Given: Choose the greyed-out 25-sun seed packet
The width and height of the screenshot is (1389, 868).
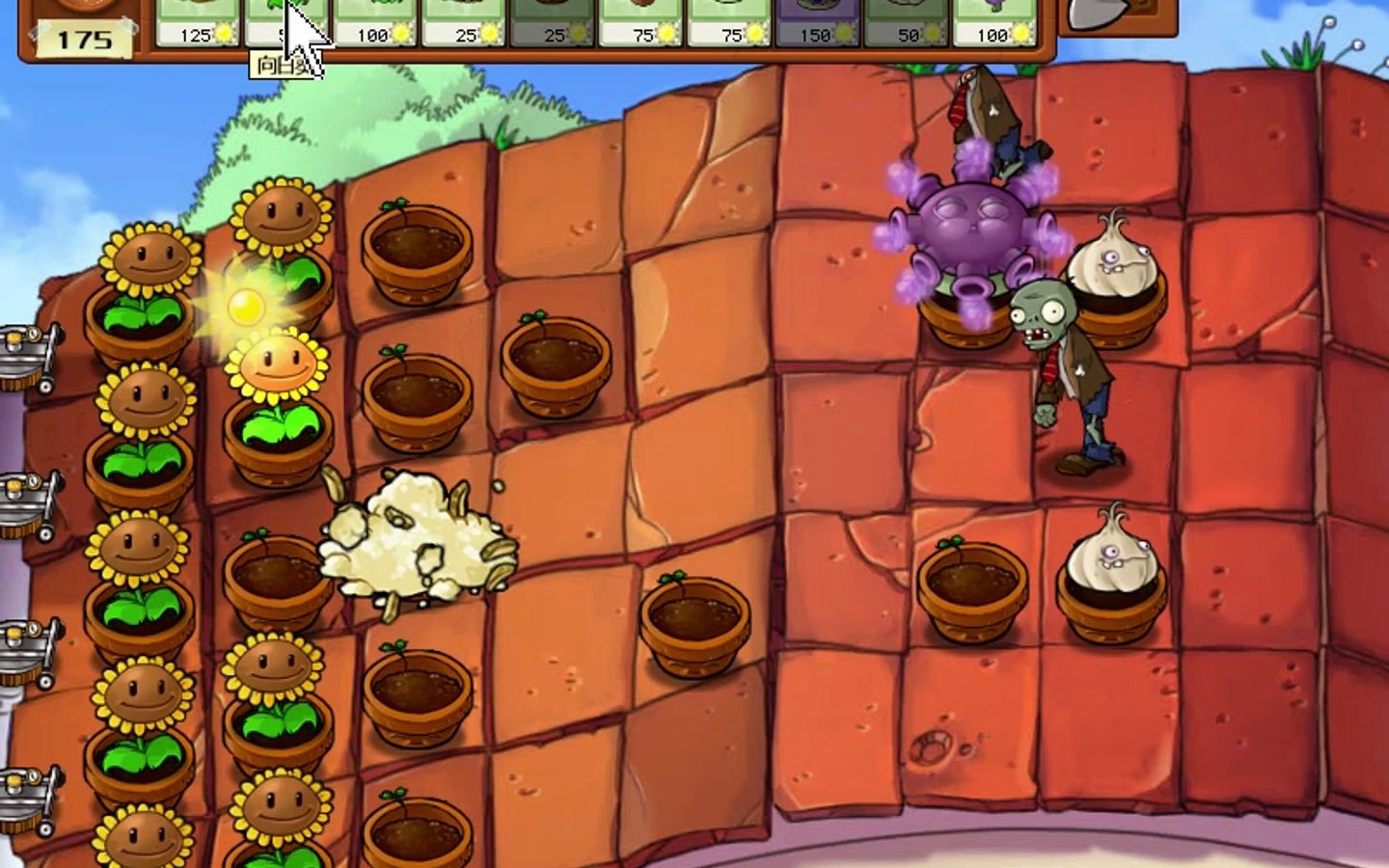Looking at the screenshot, I should point(552,21).
